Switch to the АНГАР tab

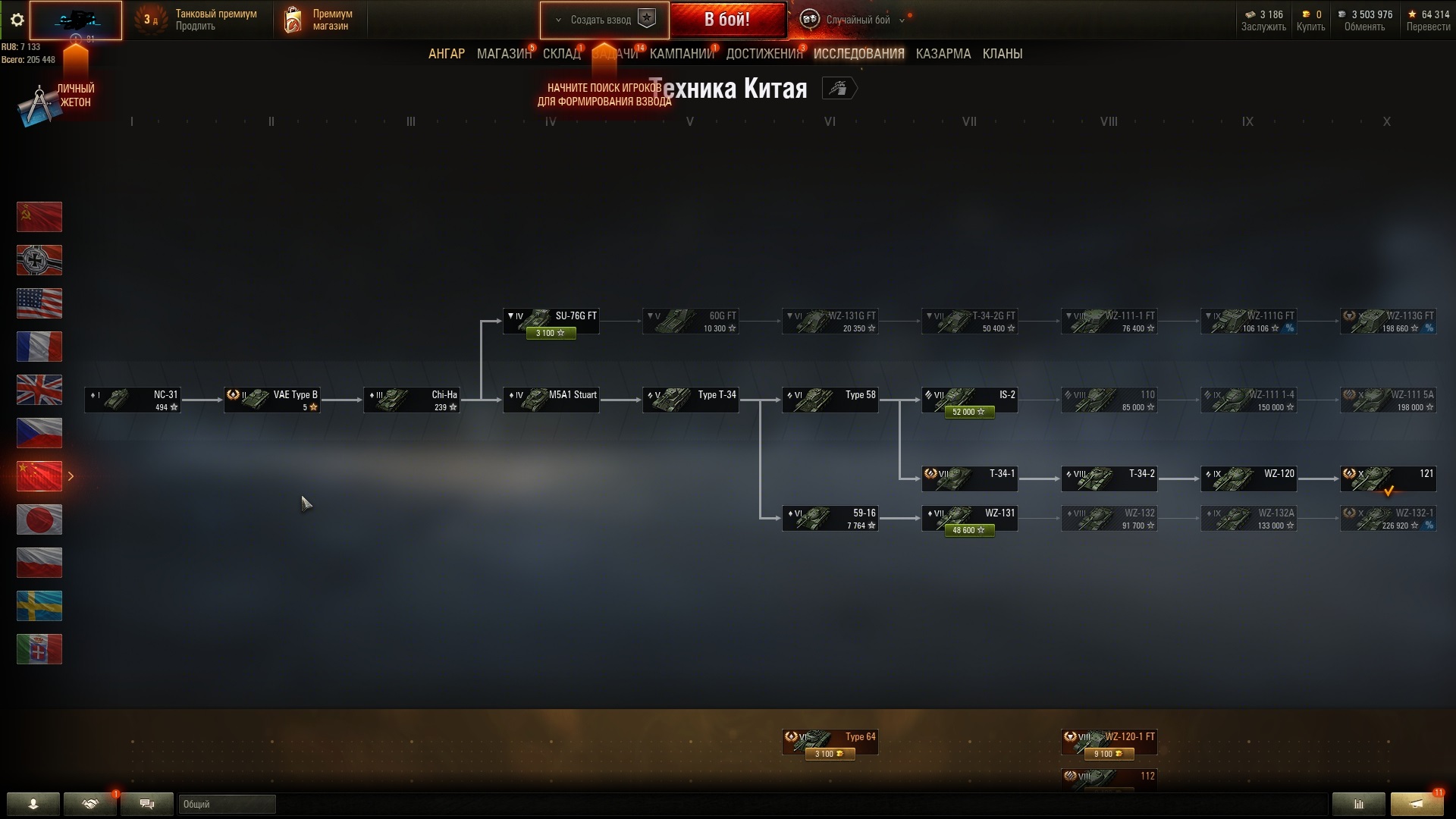point(447,54)
